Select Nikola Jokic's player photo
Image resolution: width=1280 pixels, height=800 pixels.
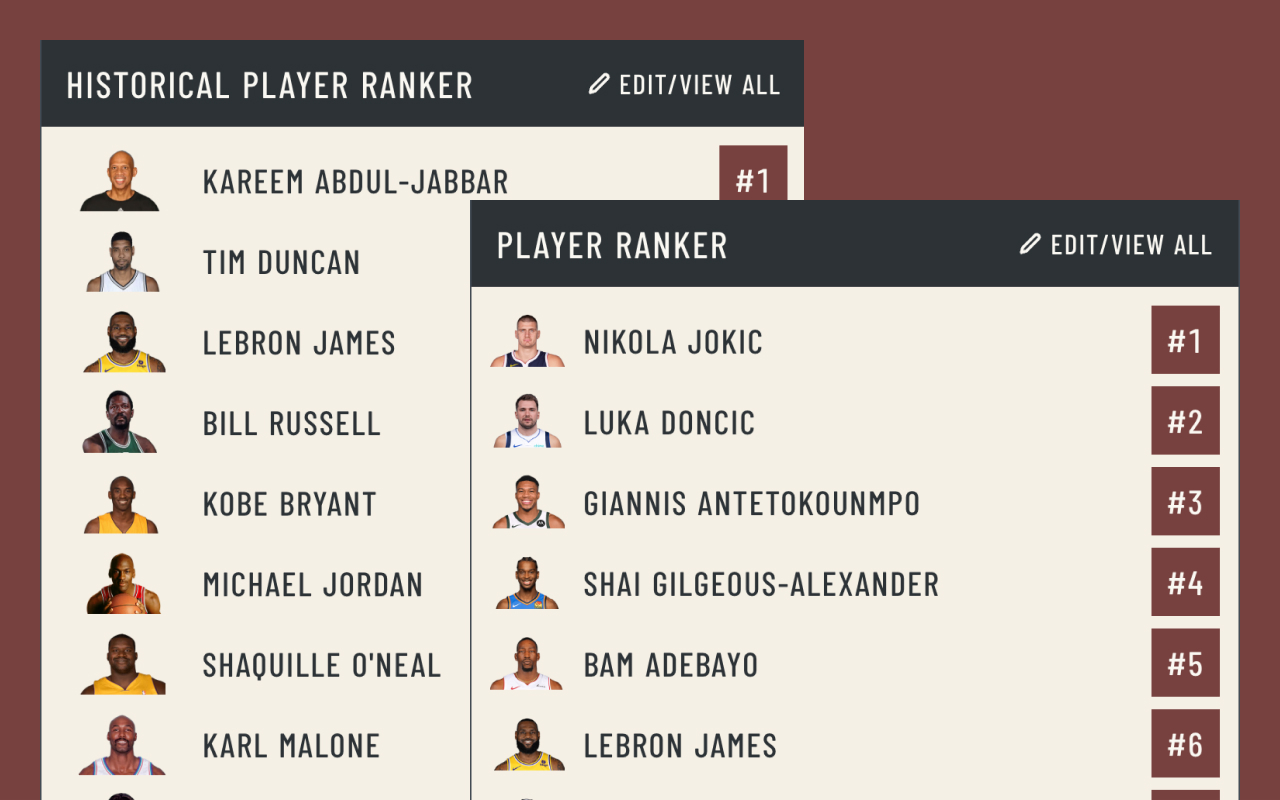coord(527,339)
